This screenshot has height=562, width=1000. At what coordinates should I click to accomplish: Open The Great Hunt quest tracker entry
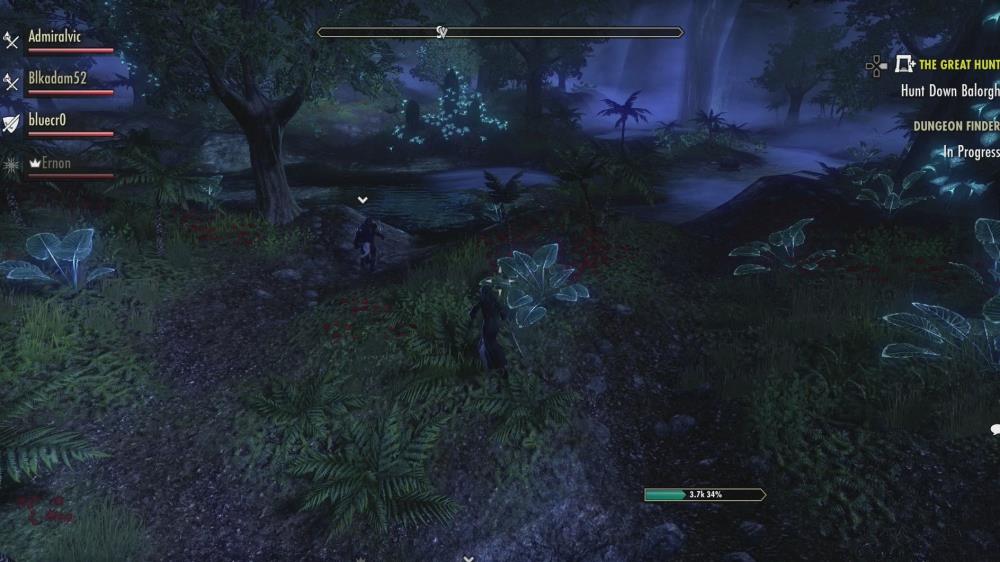958,65
